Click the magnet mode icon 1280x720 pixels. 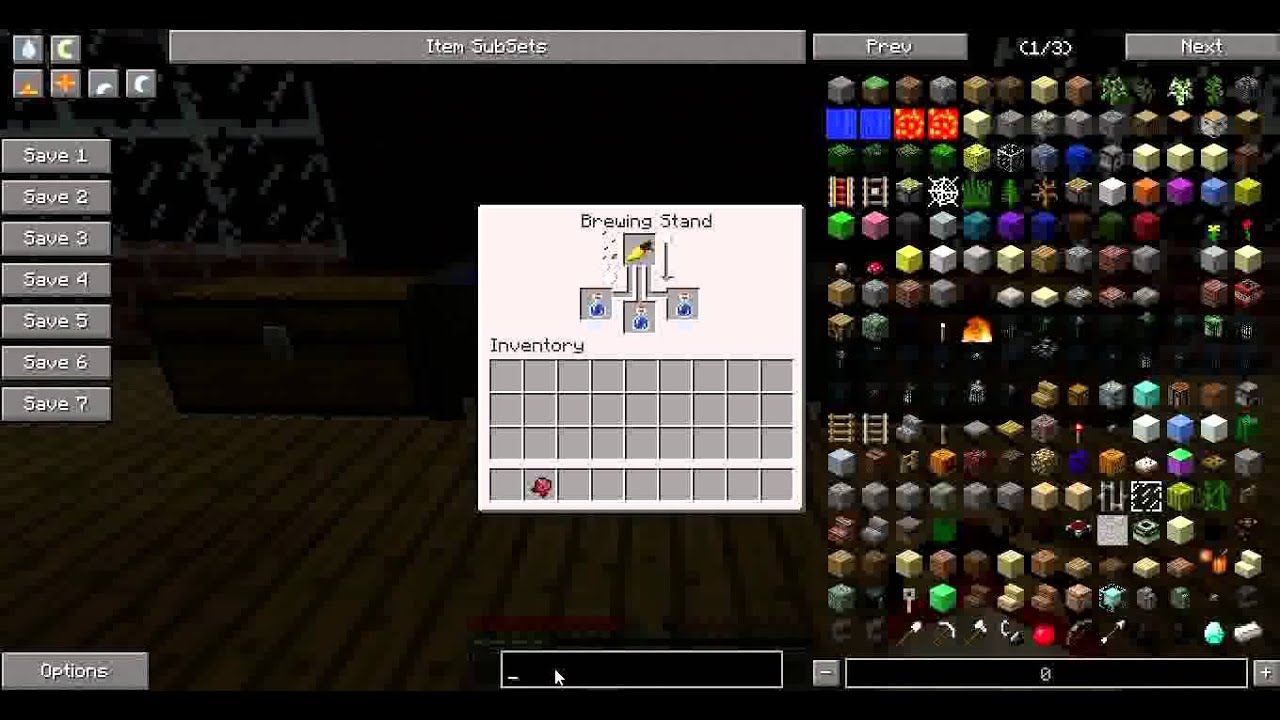point(64,47)
